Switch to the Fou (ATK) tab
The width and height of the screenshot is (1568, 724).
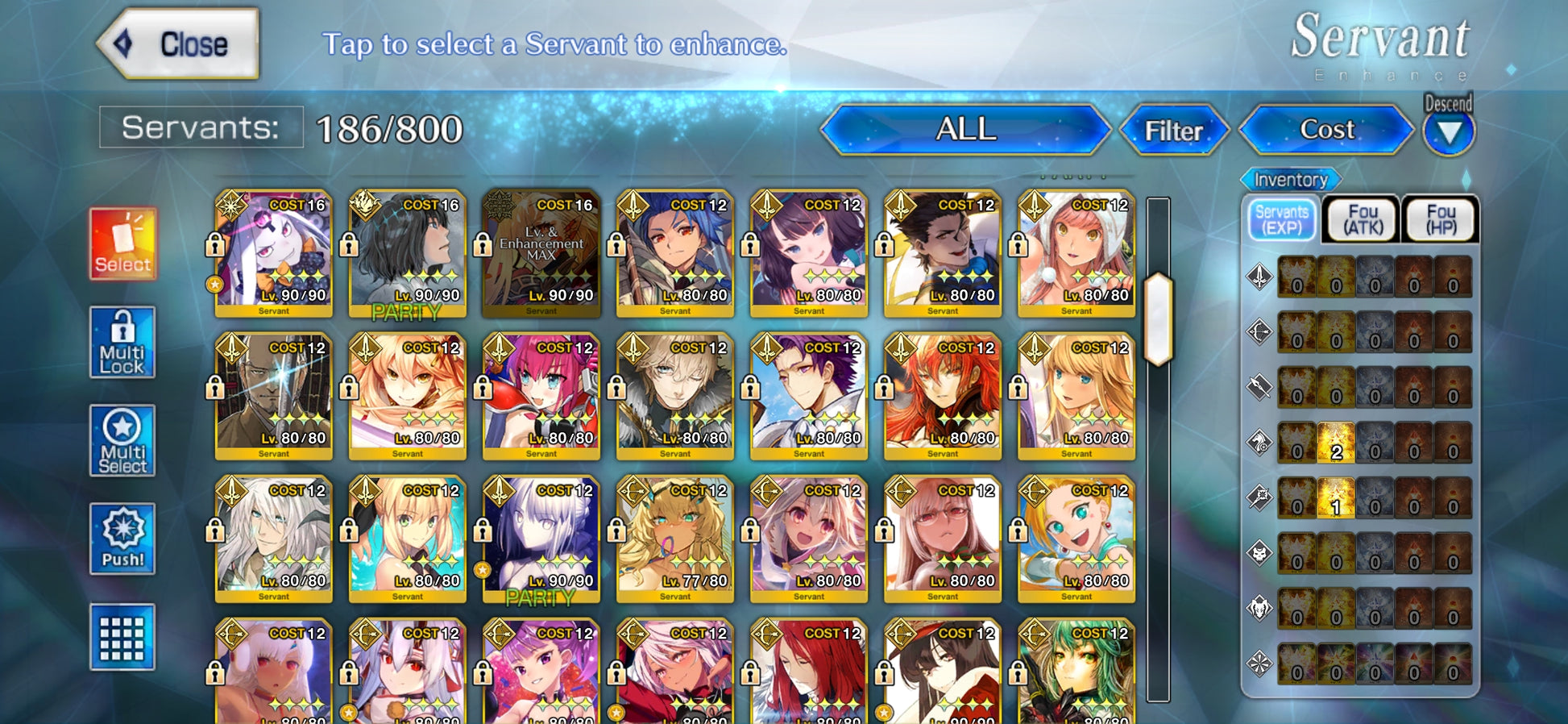point(1363,220)
